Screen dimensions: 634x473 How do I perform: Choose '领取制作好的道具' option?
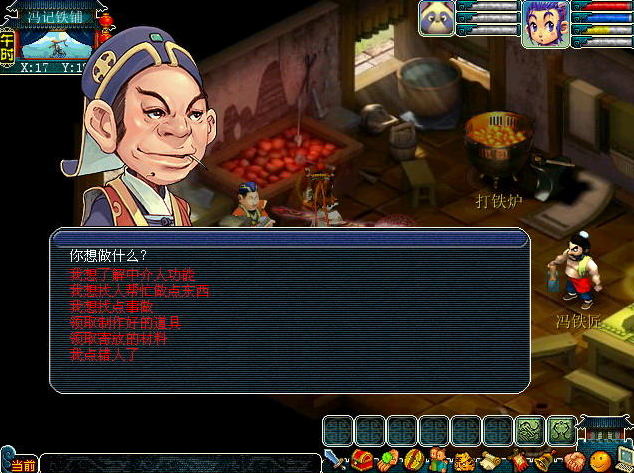point(125,323)
